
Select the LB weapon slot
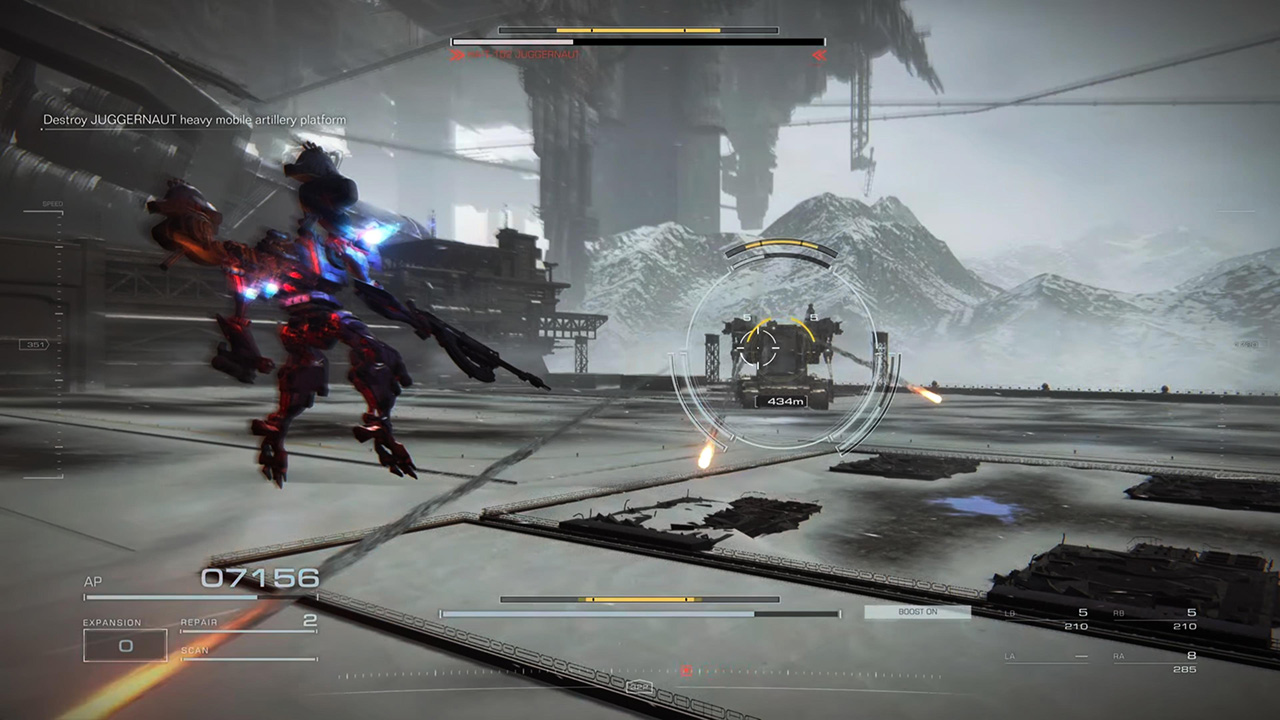point(1046,619)
